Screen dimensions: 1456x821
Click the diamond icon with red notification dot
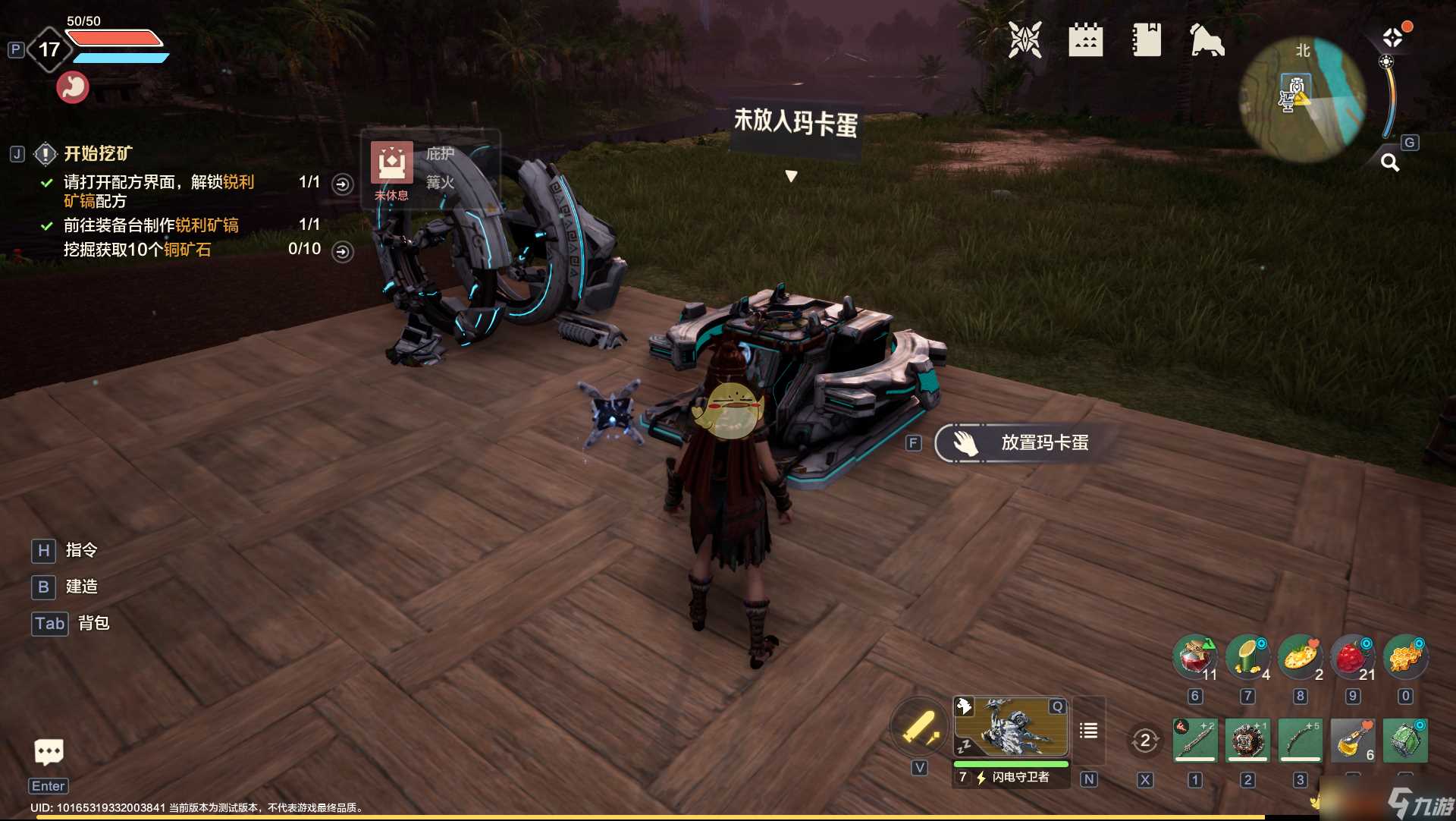pyautogui.click(x=1393, y=37)
